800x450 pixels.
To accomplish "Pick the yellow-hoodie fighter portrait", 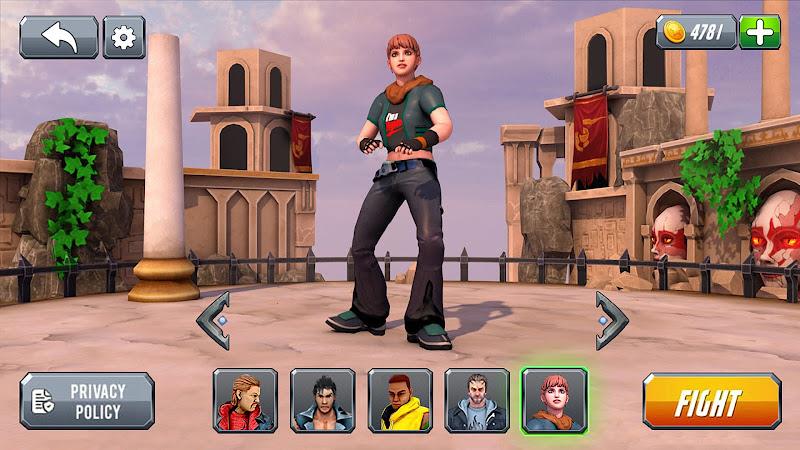I will [400, 400].
